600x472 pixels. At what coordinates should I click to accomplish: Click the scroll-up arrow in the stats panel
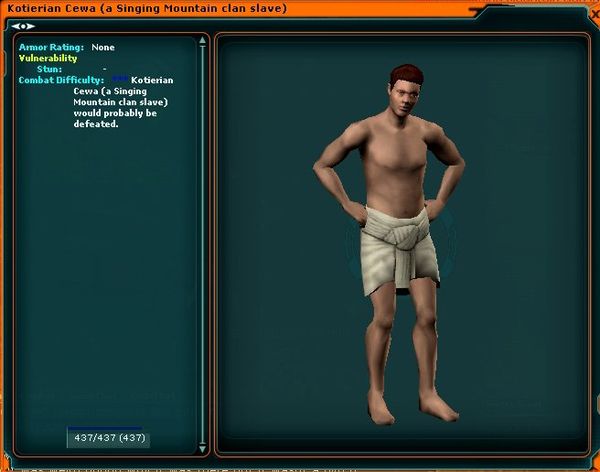[x=204, y=42]
